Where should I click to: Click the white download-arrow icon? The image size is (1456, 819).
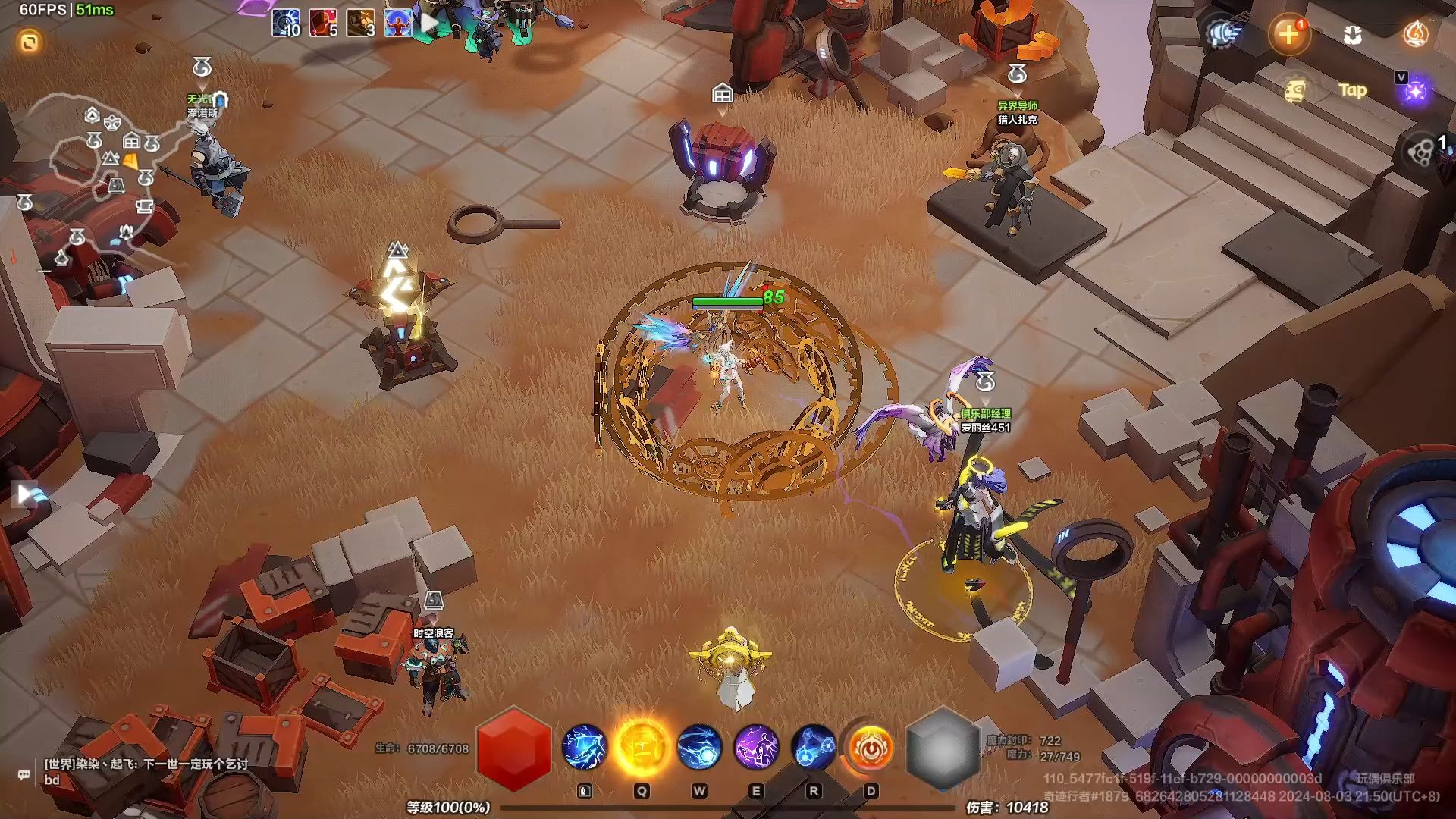click(x=1352, y=35)
